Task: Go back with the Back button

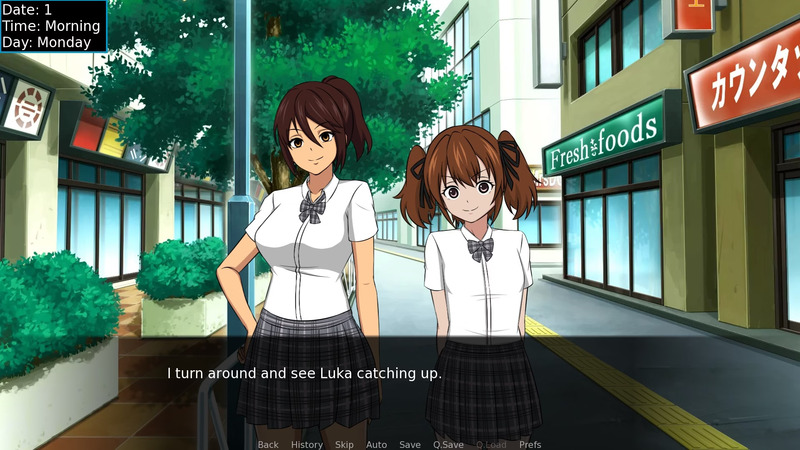Action: [x=268, y=444]
